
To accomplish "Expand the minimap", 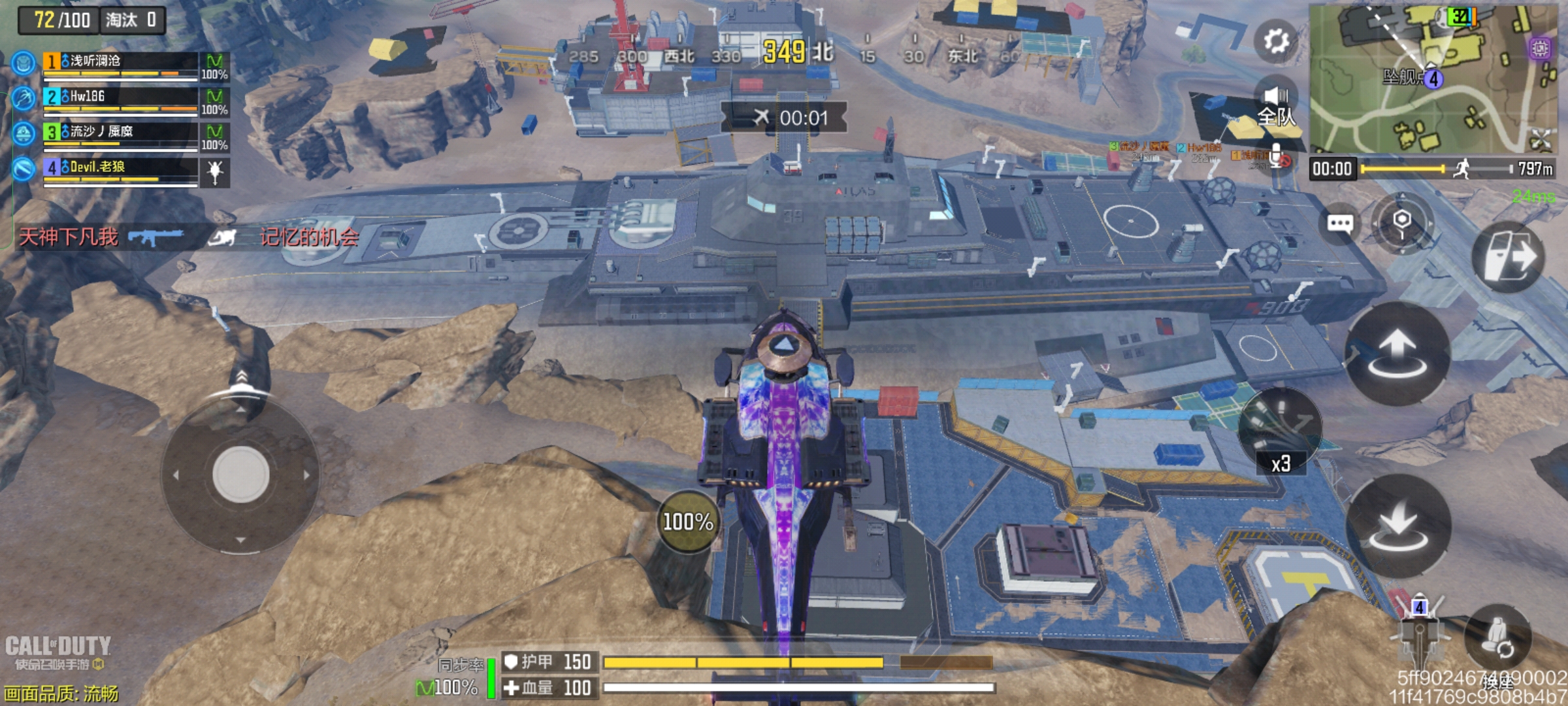I will click(1431, 78).
